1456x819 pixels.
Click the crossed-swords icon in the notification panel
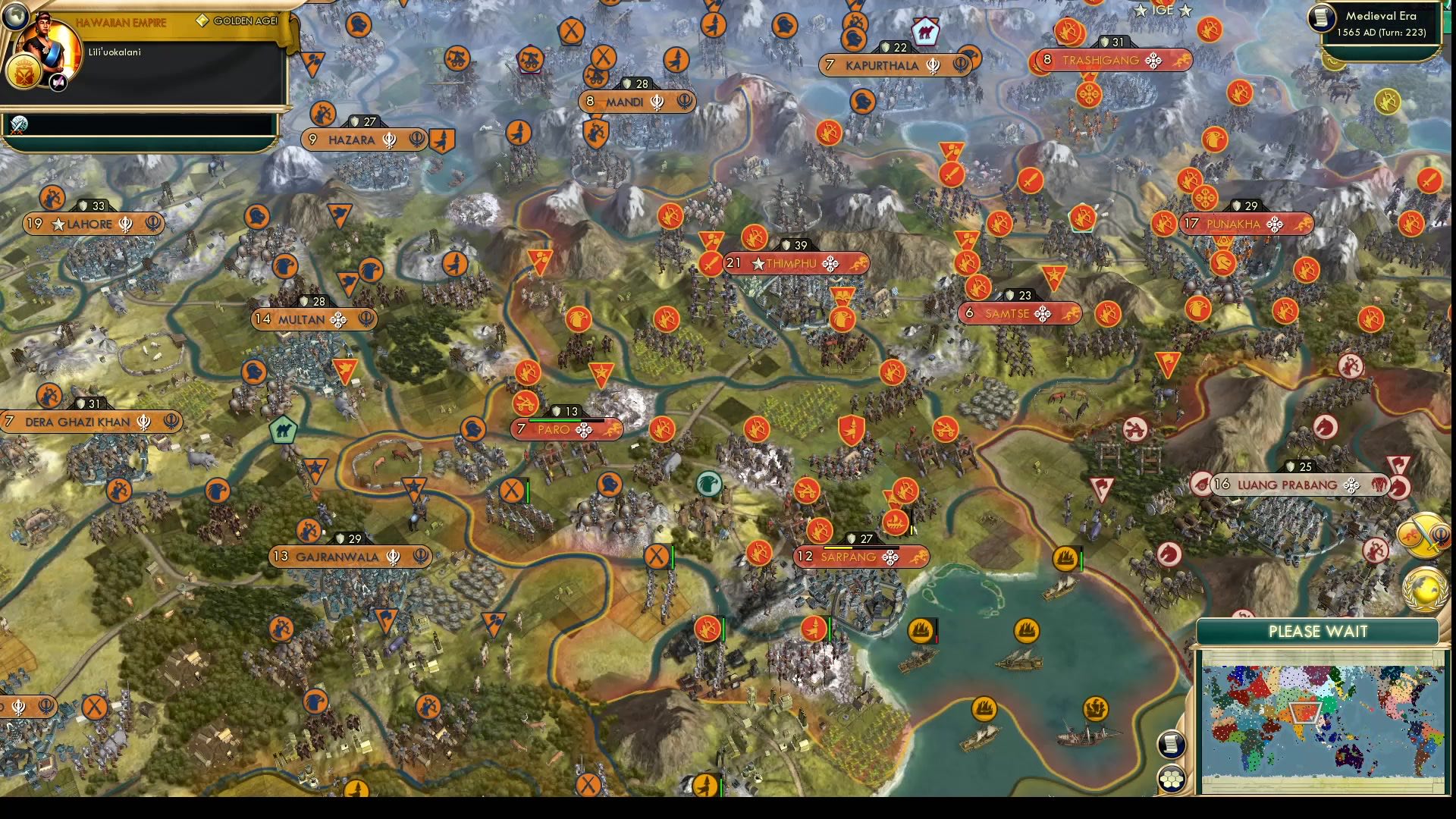click(x=20, y=124)
